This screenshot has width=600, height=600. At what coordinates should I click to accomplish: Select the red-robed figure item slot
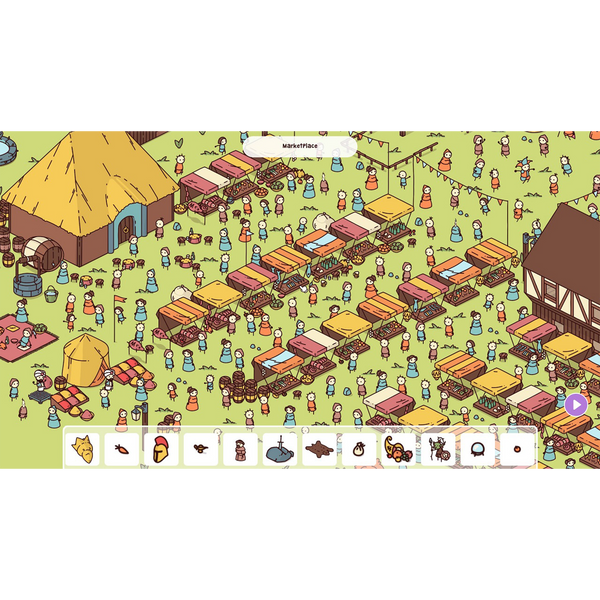tap(240, 449)
